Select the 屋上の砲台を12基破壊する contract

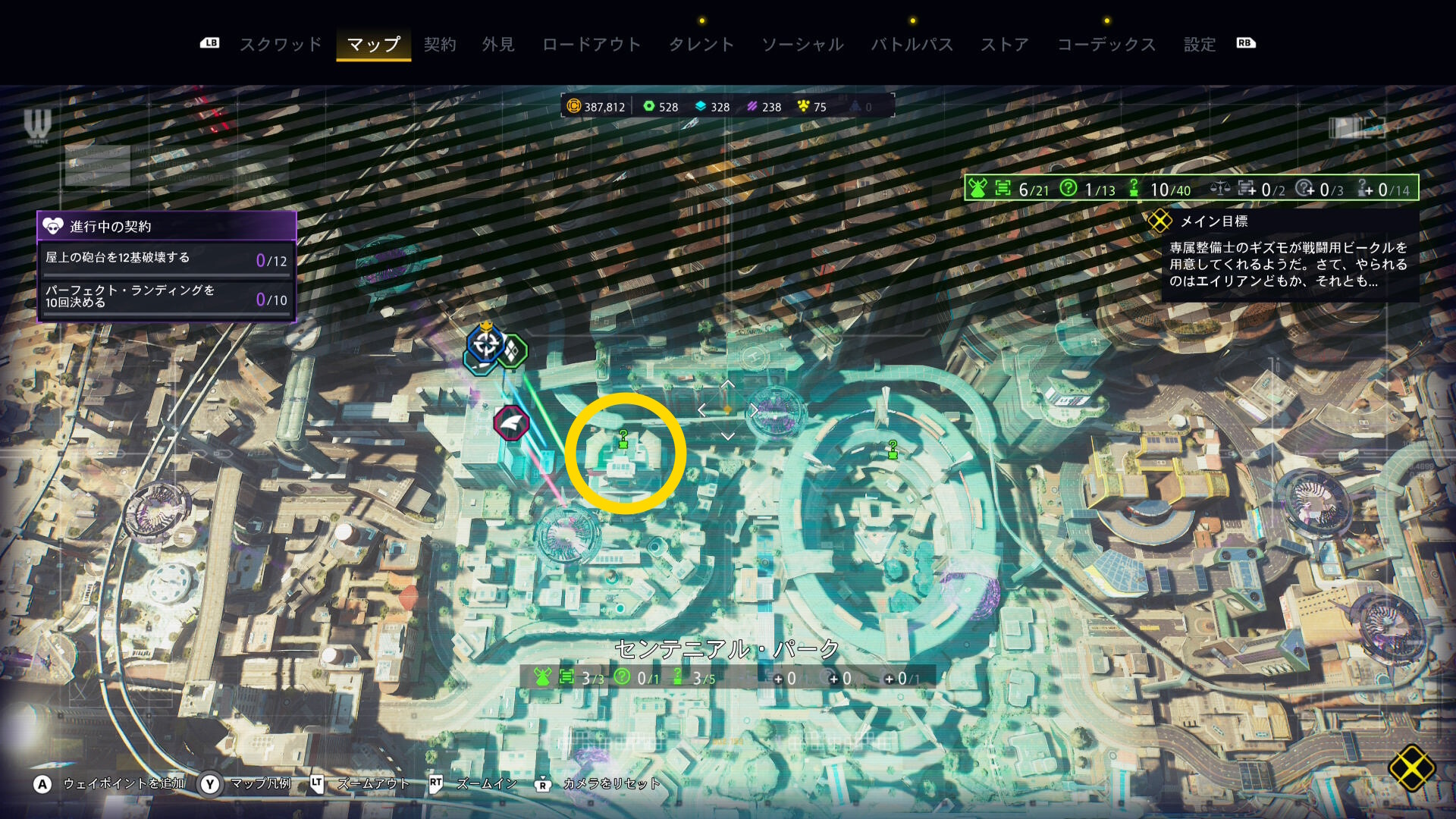[166, 259]
